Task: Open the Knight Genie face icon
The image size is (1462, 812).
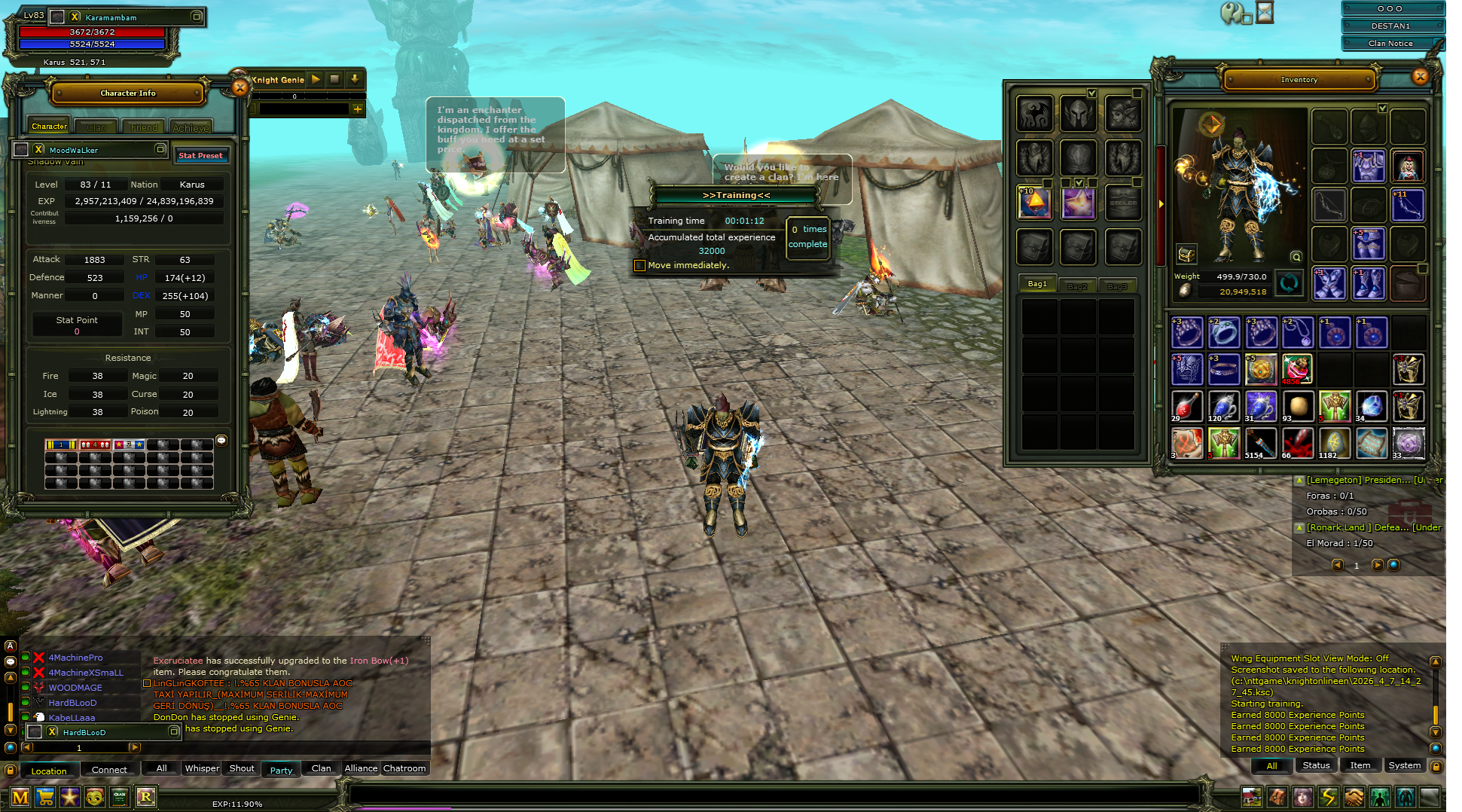Action: coord(94,797)
